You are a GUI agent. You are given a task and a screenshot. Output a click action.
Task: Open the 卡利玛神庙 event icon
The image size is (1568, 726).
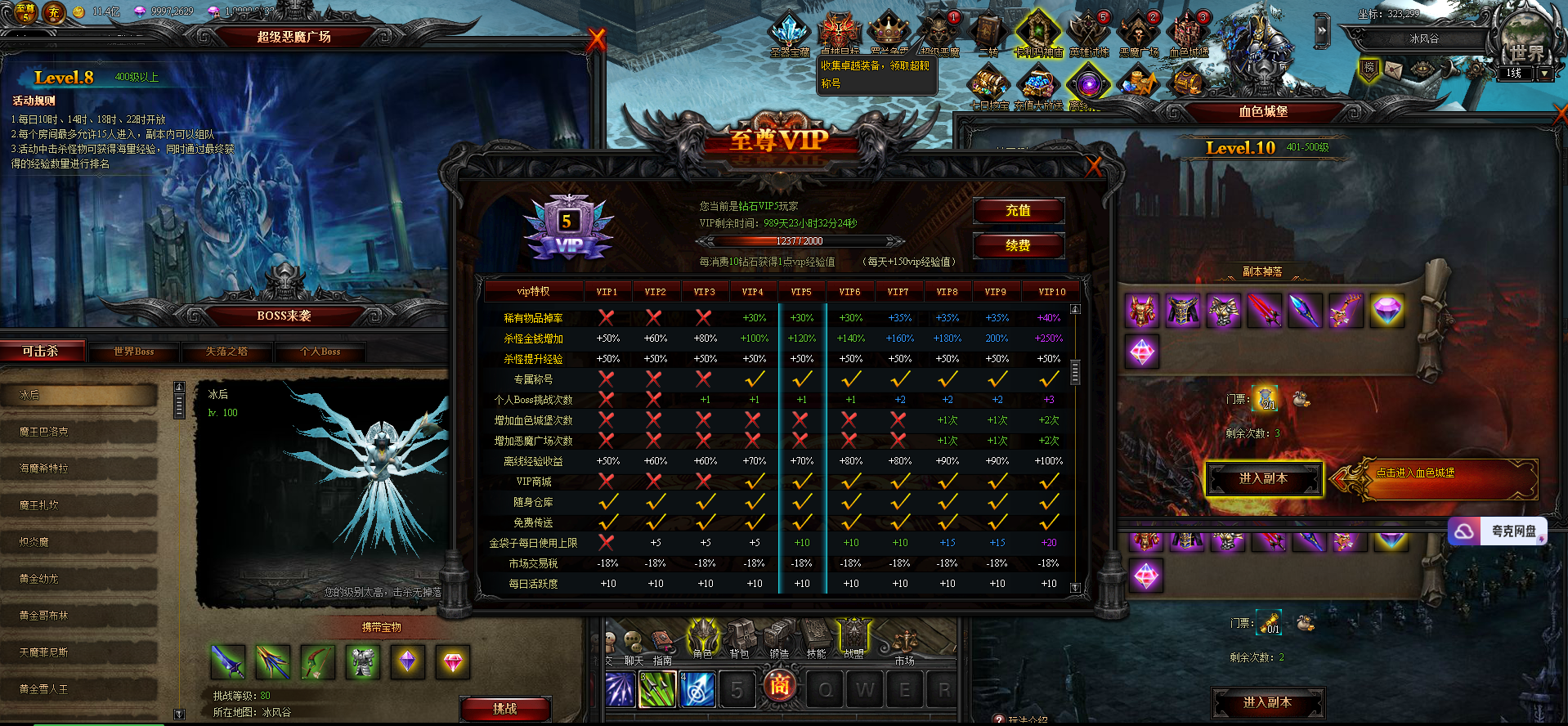(x=1037, y=33)
